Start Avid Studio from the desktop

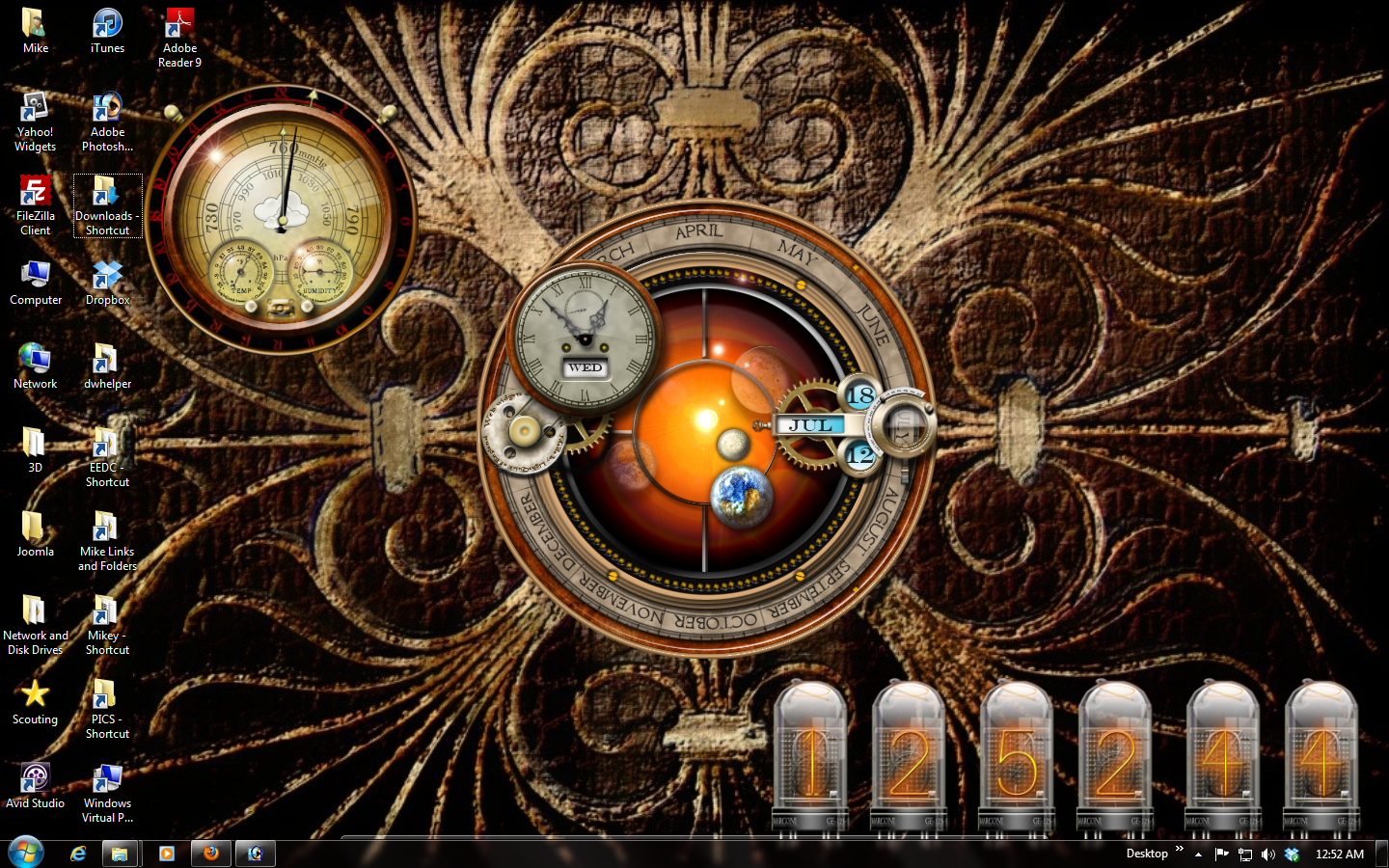[x=35, y=776]
